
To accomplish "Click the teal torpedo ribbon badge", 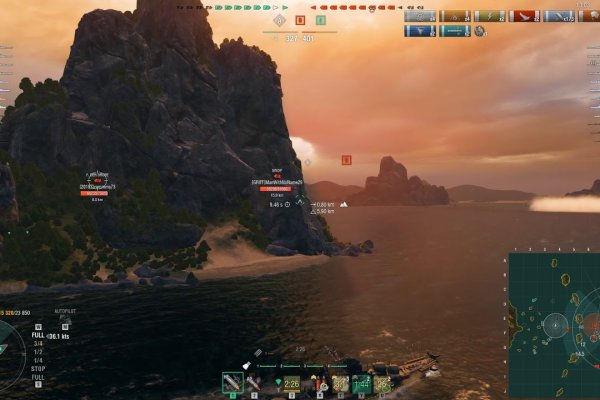I will [454, 31].
